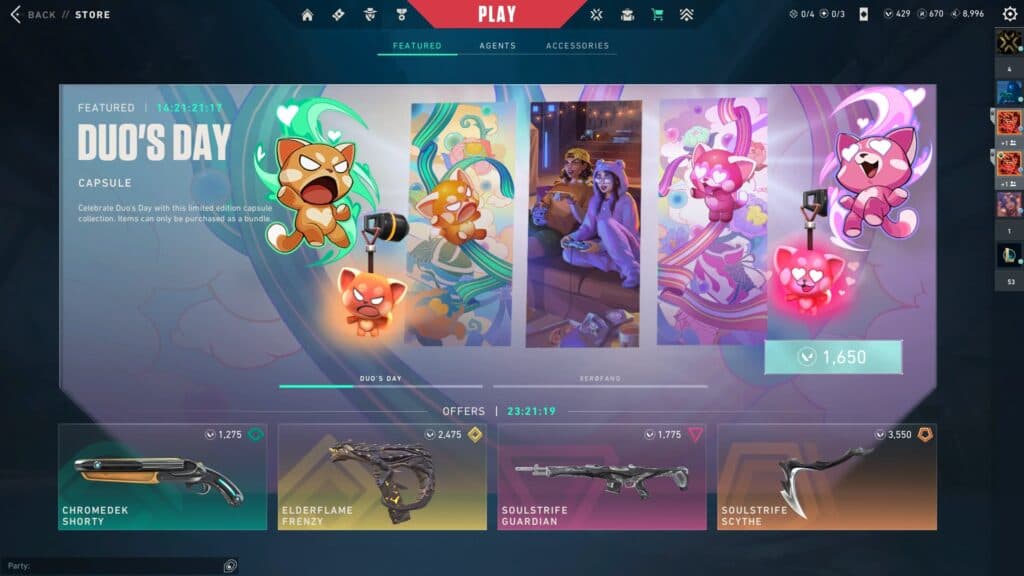Open the settings gear icon
Viewport: 1024px width, 576px height.
1009,15
